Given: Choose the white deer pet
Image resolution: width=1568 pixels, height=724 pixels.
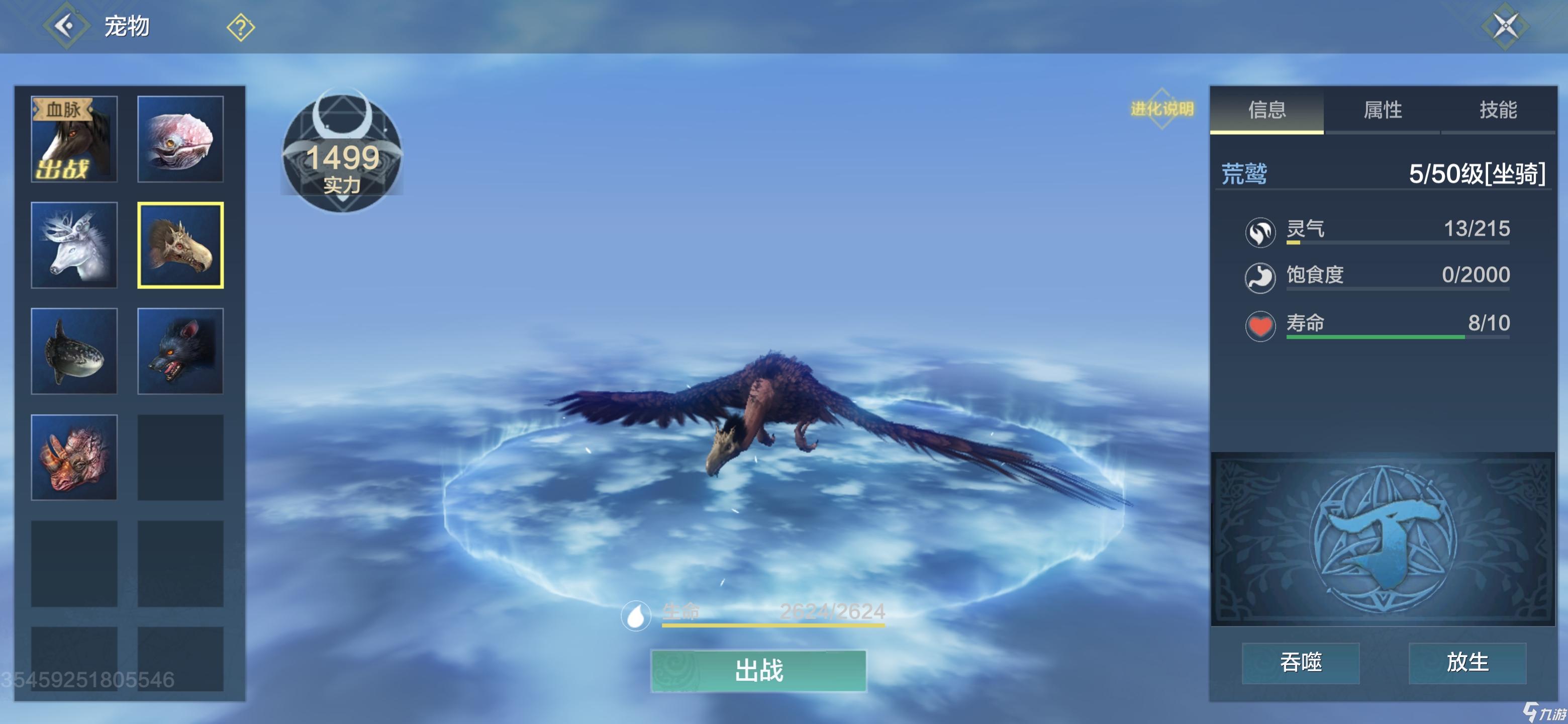Looking at the screenshot, I should point(74,245).
